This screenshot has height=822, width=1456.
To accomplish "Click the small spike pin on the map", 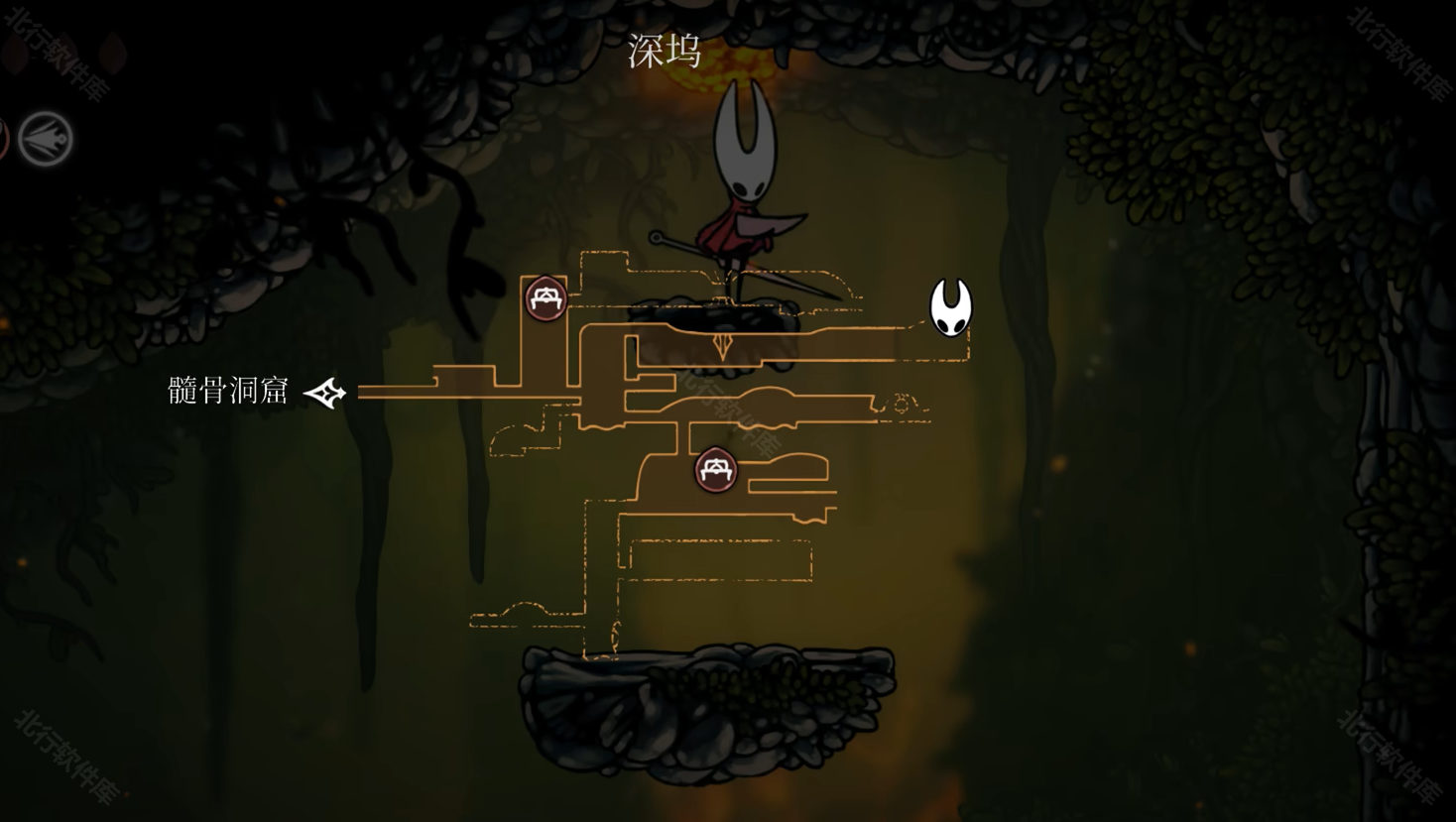I will tap(722, 346).
